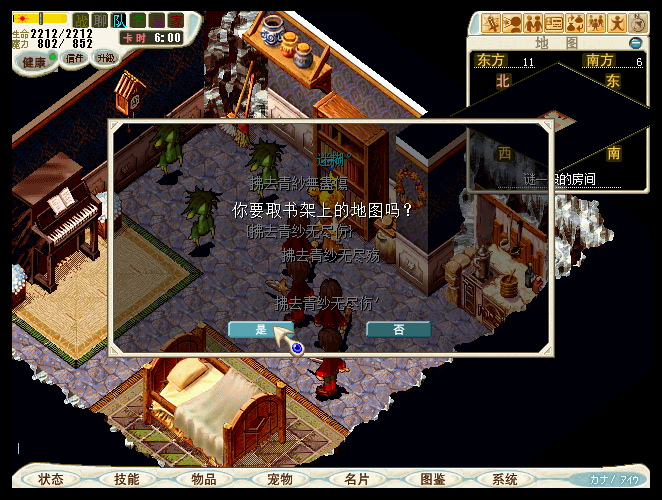Screen dimensions: 662x500
Task: Toggle the 队 team channel button
Action: [x=119, y=20]
